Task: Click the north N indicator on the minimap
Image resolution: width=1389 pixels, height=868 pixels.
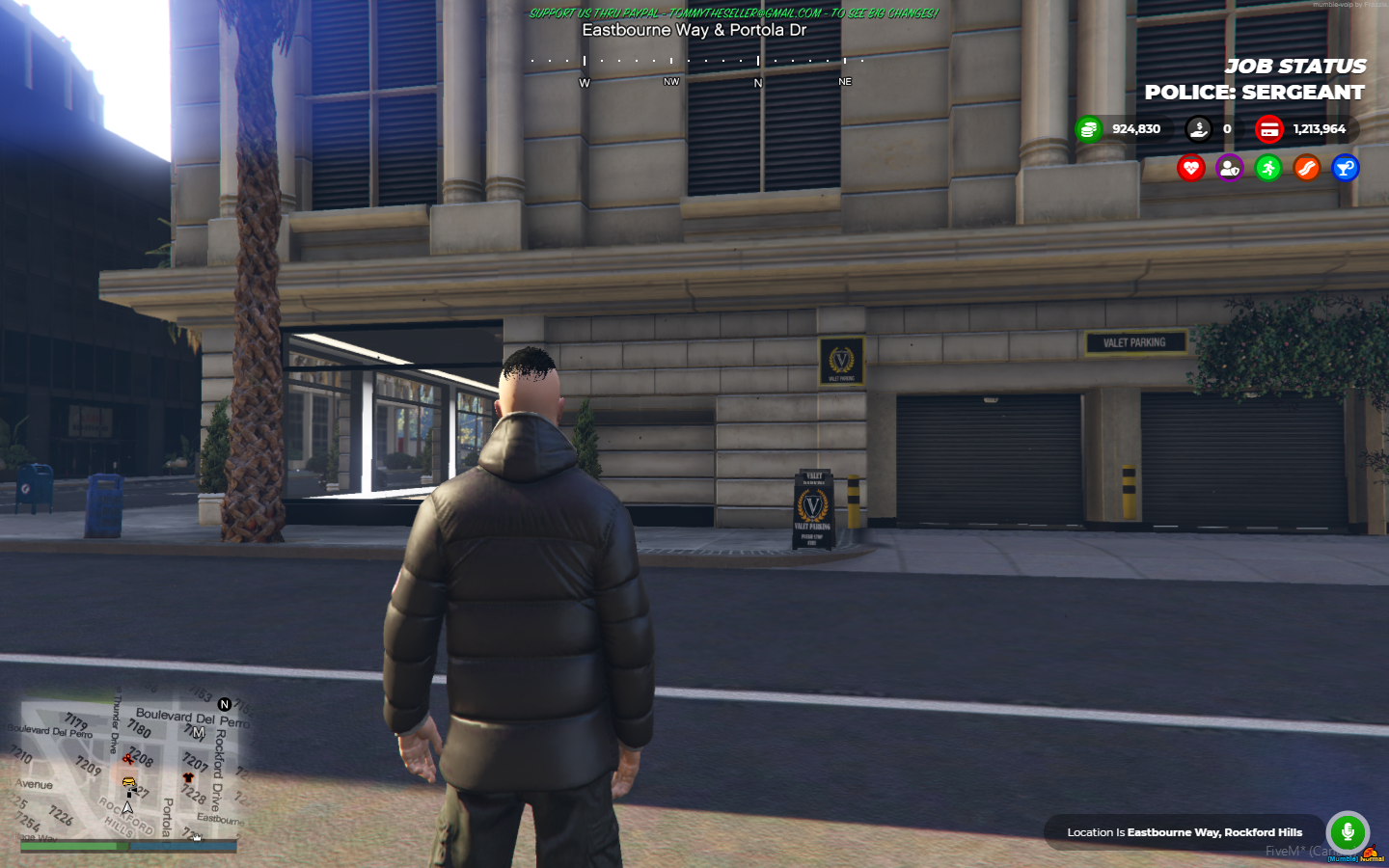Action: coord(225,705)
